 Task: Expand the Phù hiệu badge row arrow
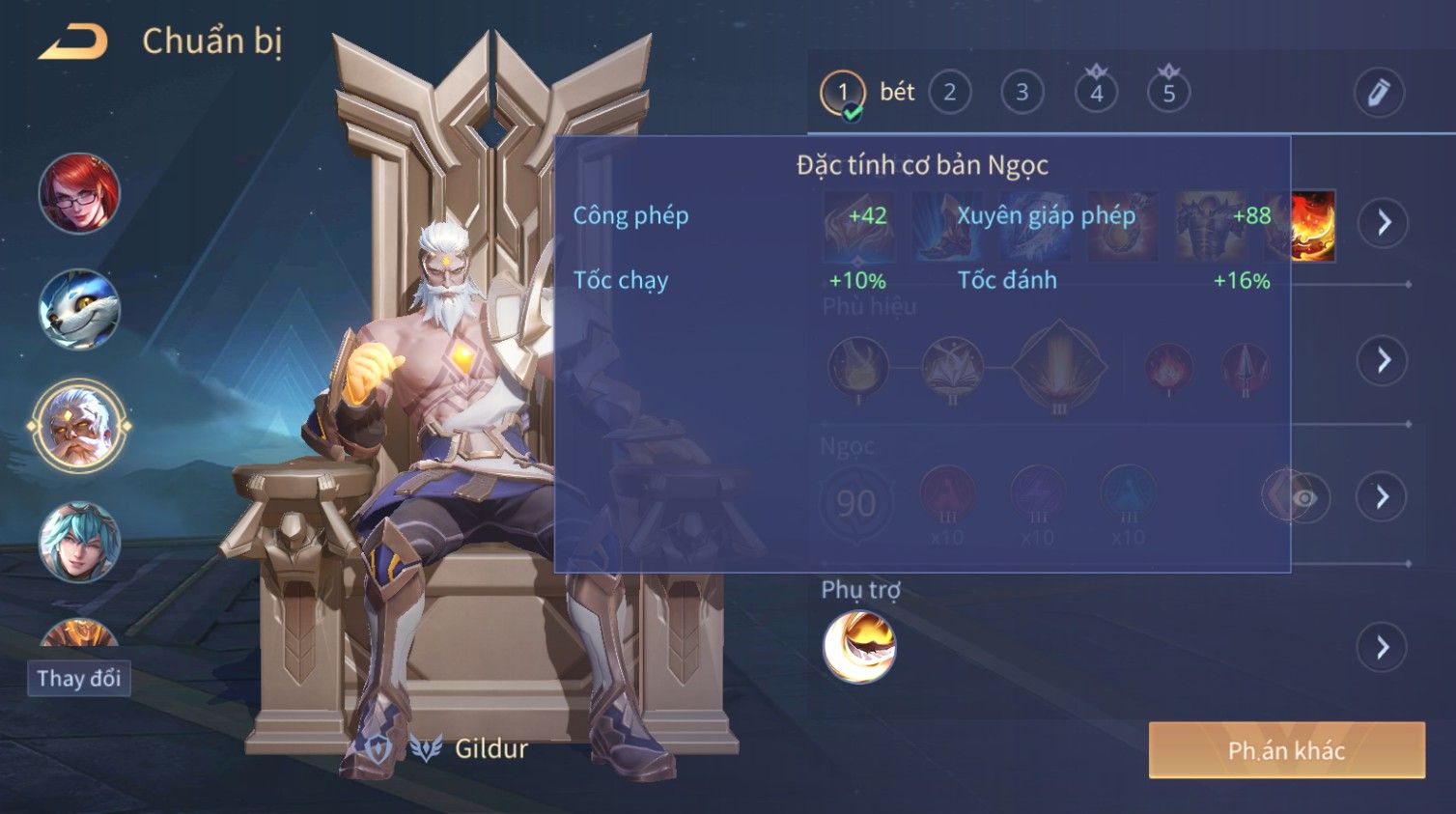(1384, 360)
